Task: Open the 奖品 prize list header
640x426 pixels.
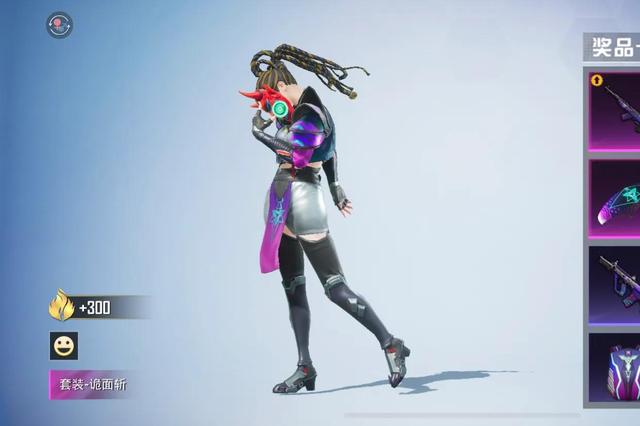Action: click(x=613, y=46)
